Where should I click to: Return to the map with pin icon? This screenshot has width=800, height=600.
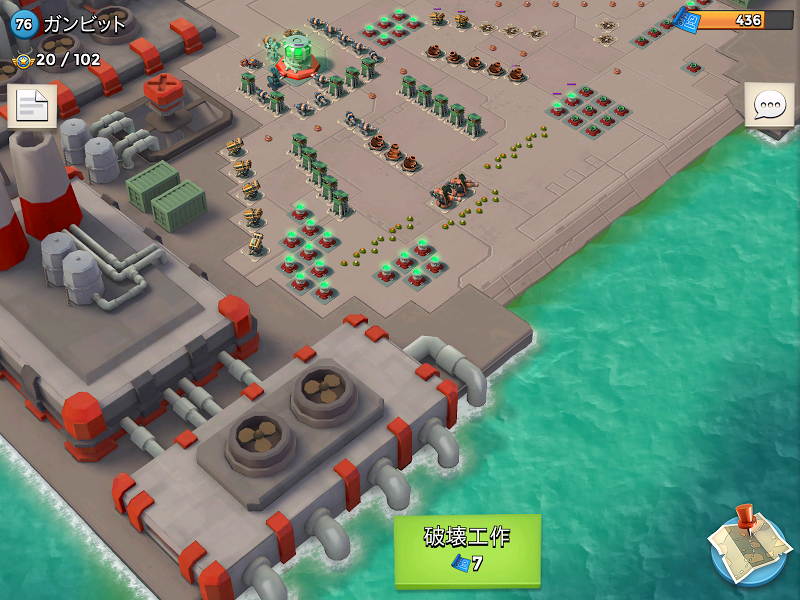point(750,545)
